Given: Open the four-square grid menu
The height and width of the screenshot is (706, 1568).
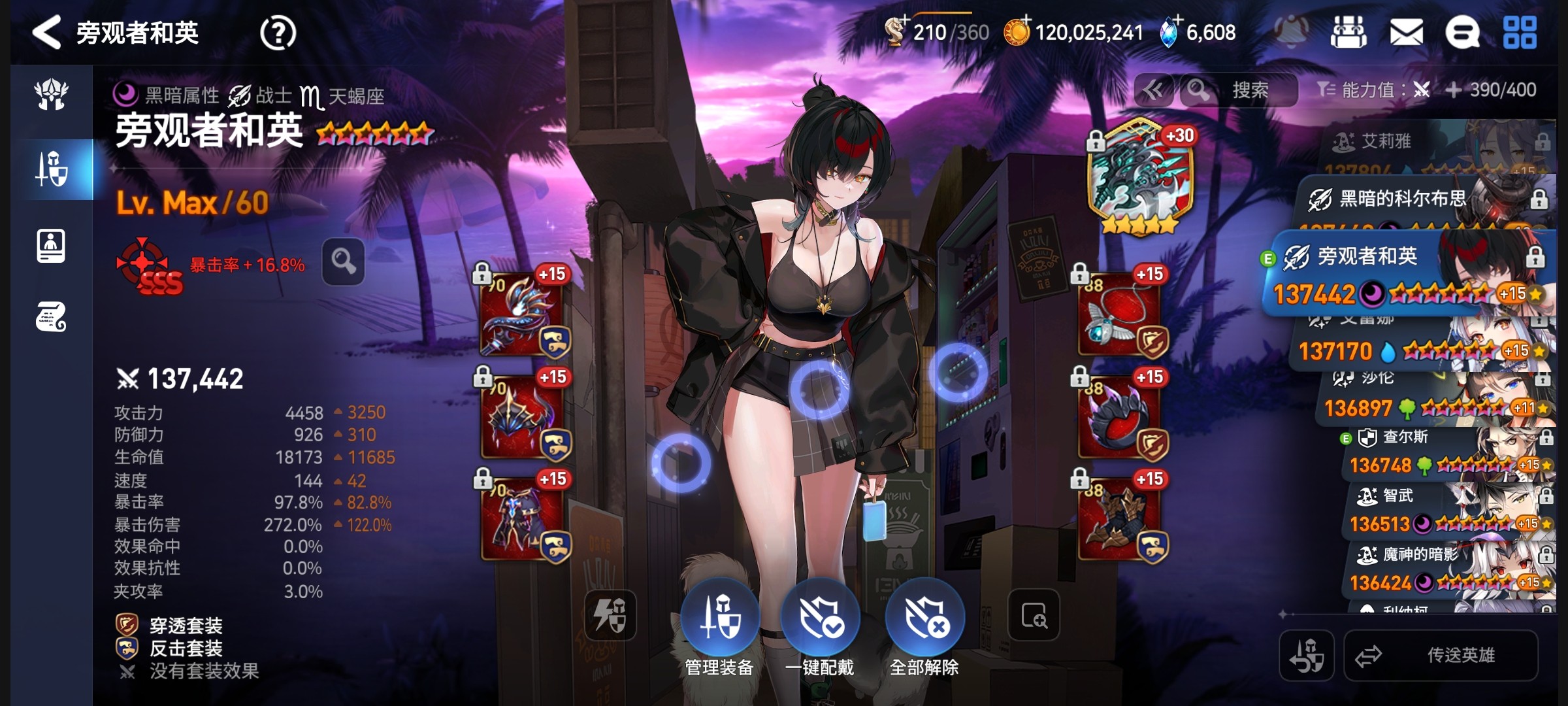Looking at the screenshot, I should click(x=1520, y=33).
